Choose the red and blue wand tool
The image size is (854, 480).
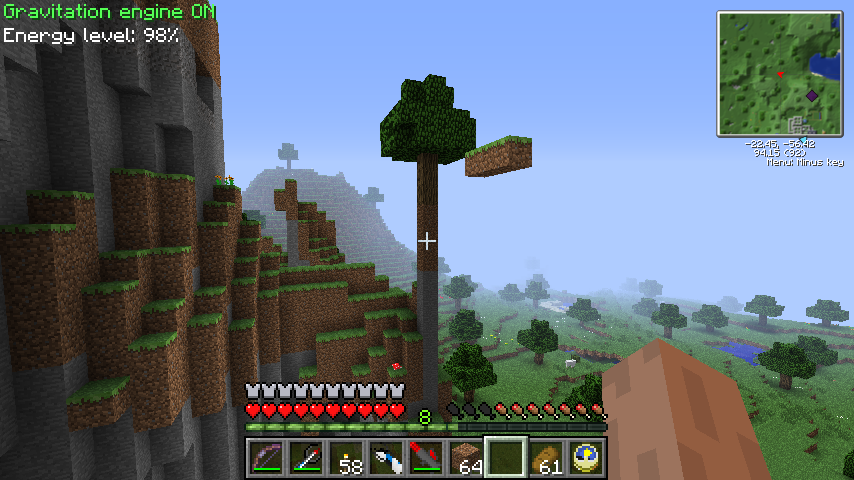point(305,458)
